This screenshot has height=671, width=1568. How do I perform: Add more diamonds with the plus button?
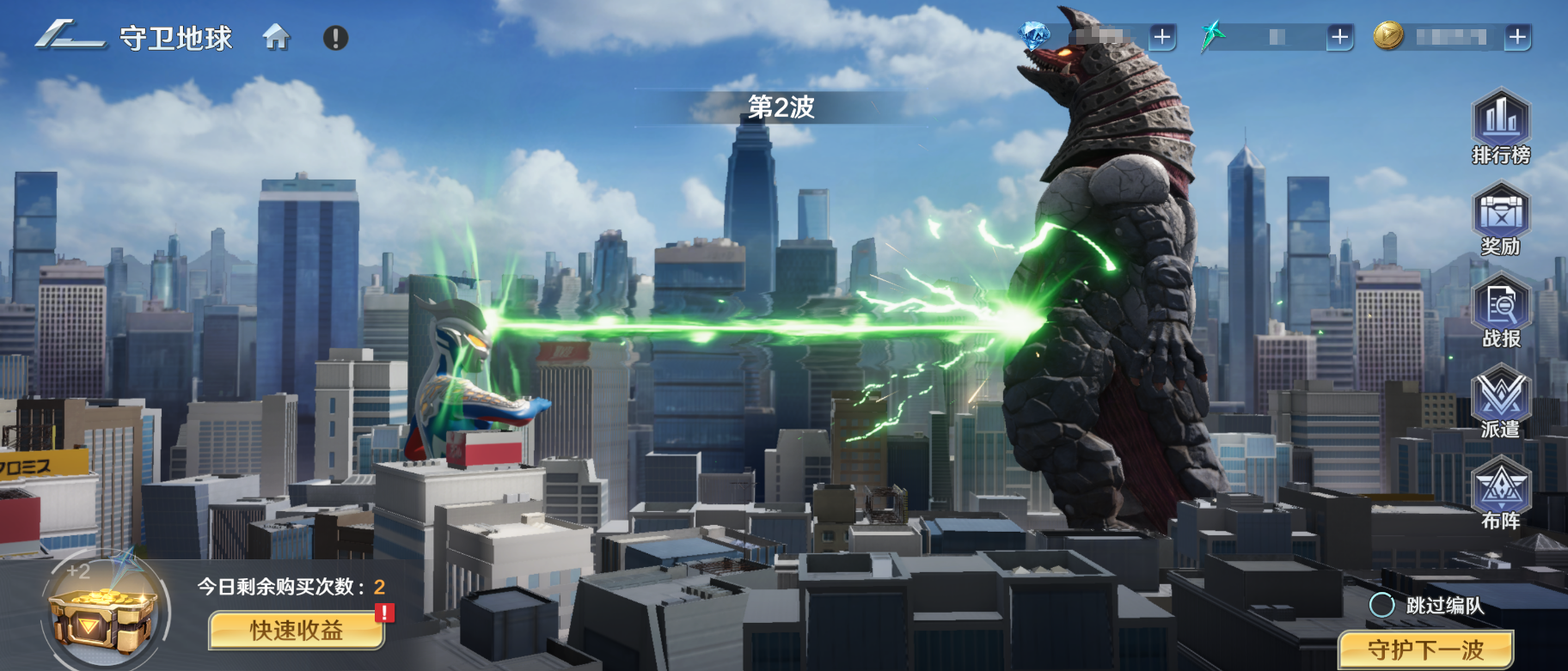tap(1162, 37)
